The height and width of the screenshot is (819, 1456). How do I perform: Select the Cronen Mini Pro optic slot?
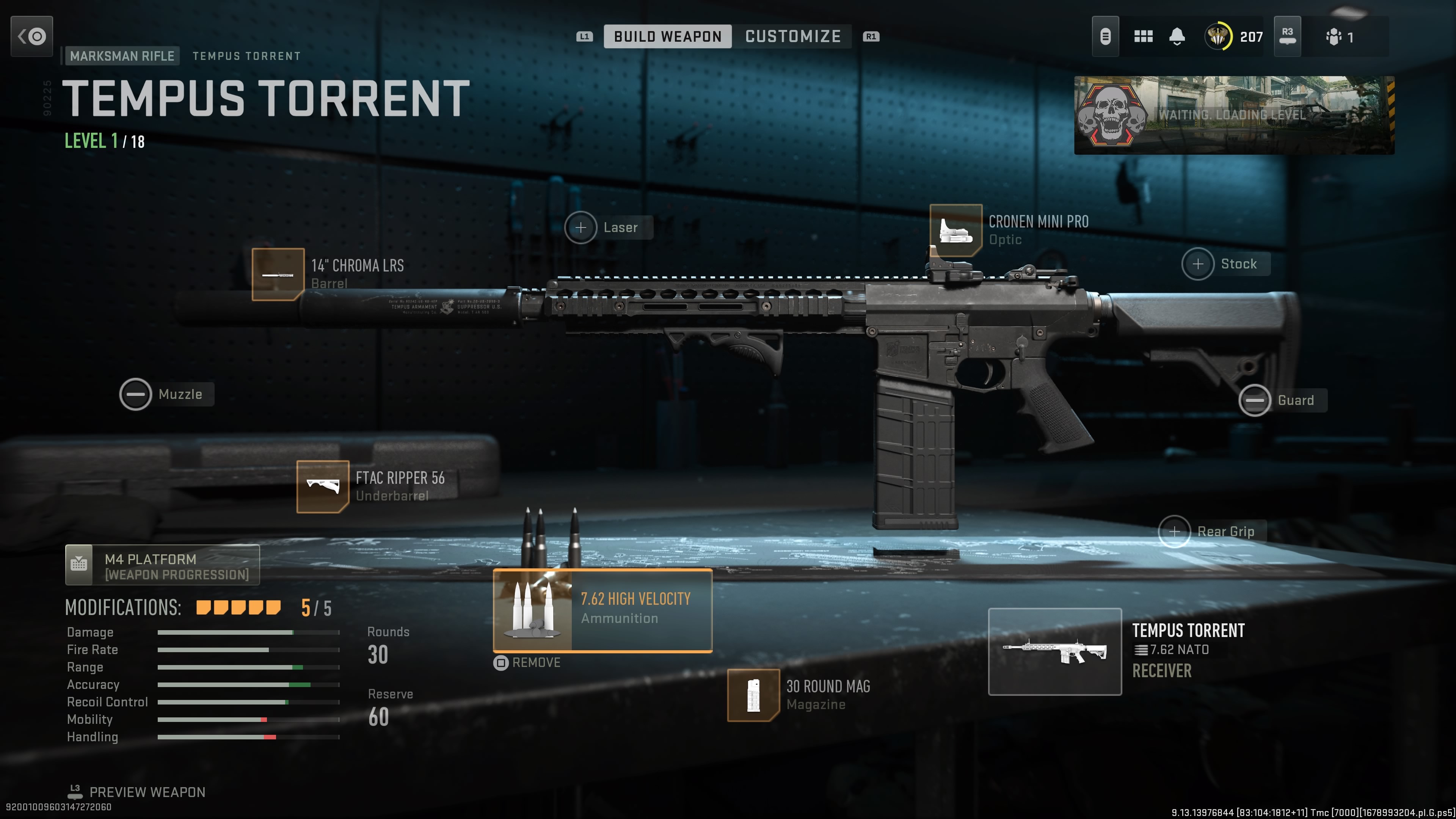click(x=956, y=231)
